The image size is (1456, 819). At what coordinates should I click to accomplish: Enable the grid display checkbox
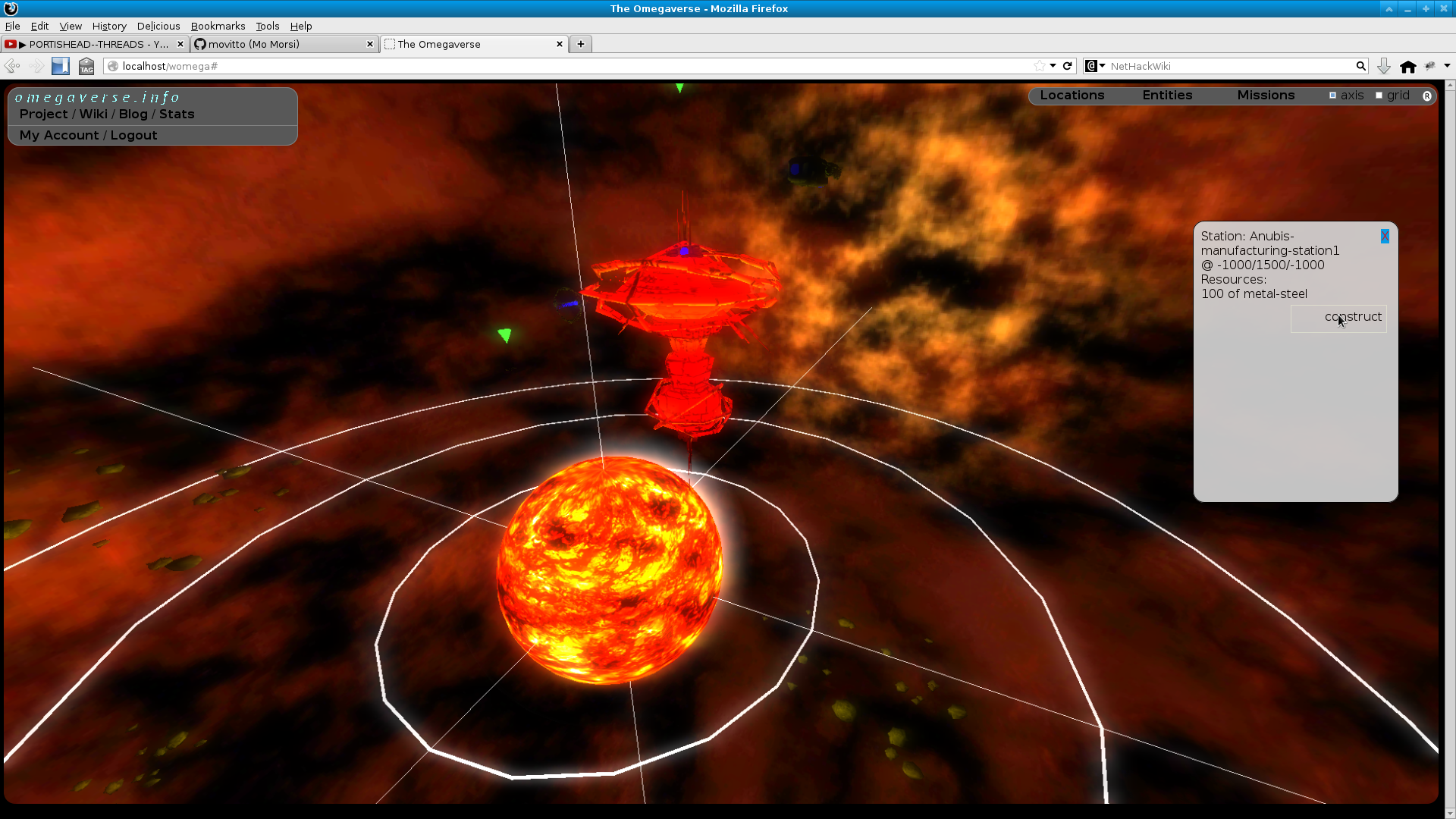pyautogui.click(x=1379, y=95)
